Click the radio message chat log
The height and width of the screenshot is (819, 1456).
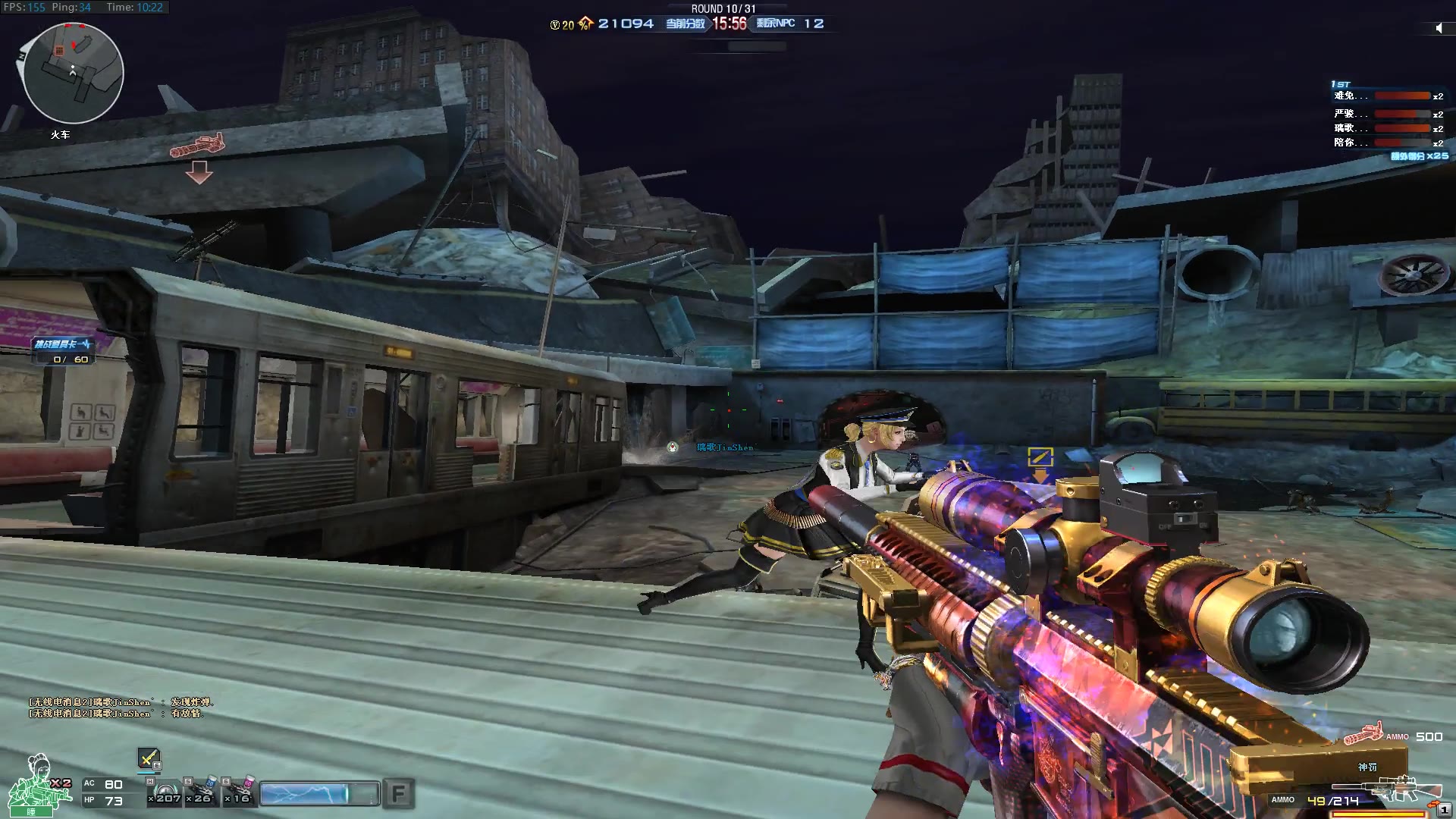pos(121,708)
